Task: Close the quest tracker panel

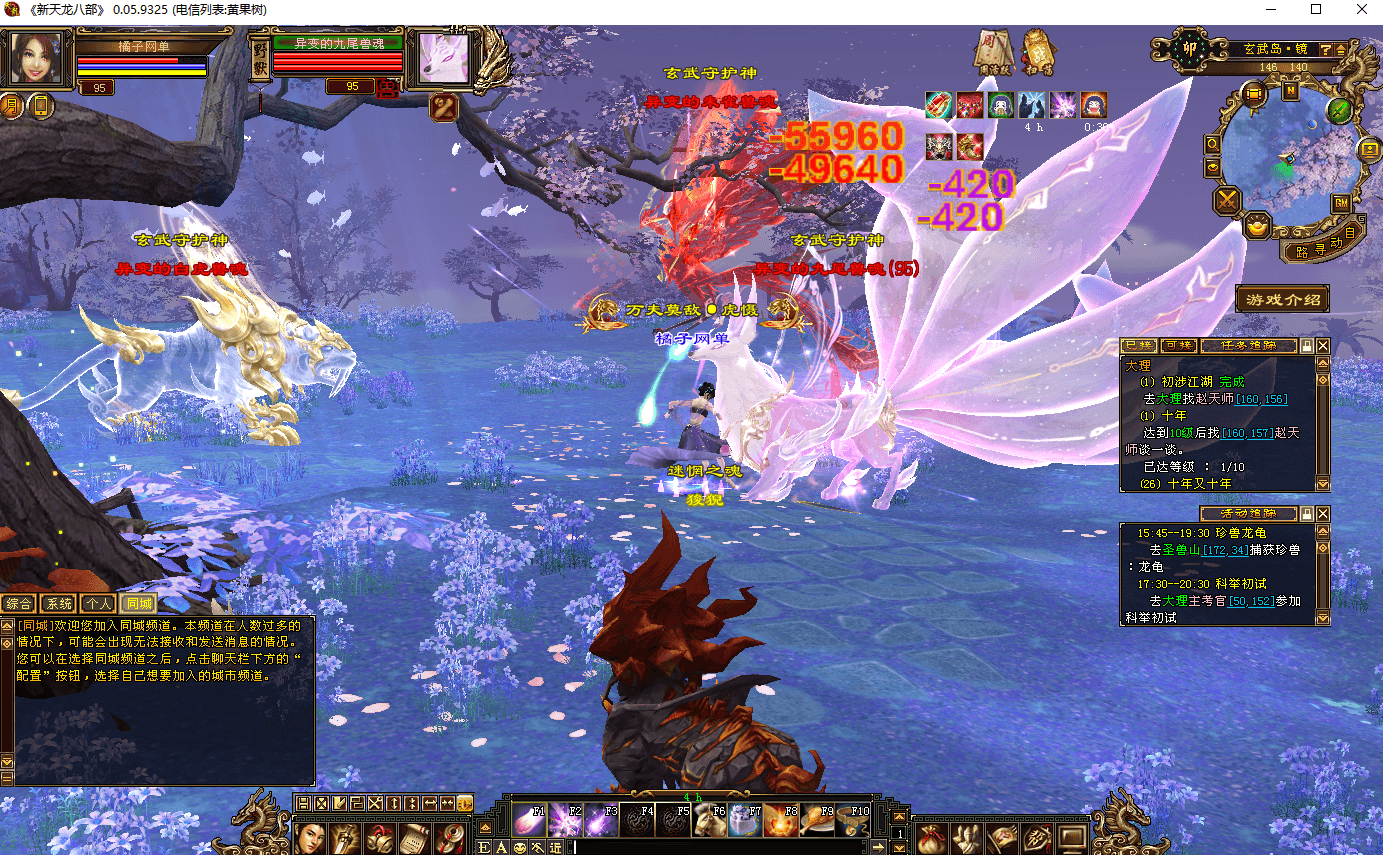Action: click(1323, 346)
